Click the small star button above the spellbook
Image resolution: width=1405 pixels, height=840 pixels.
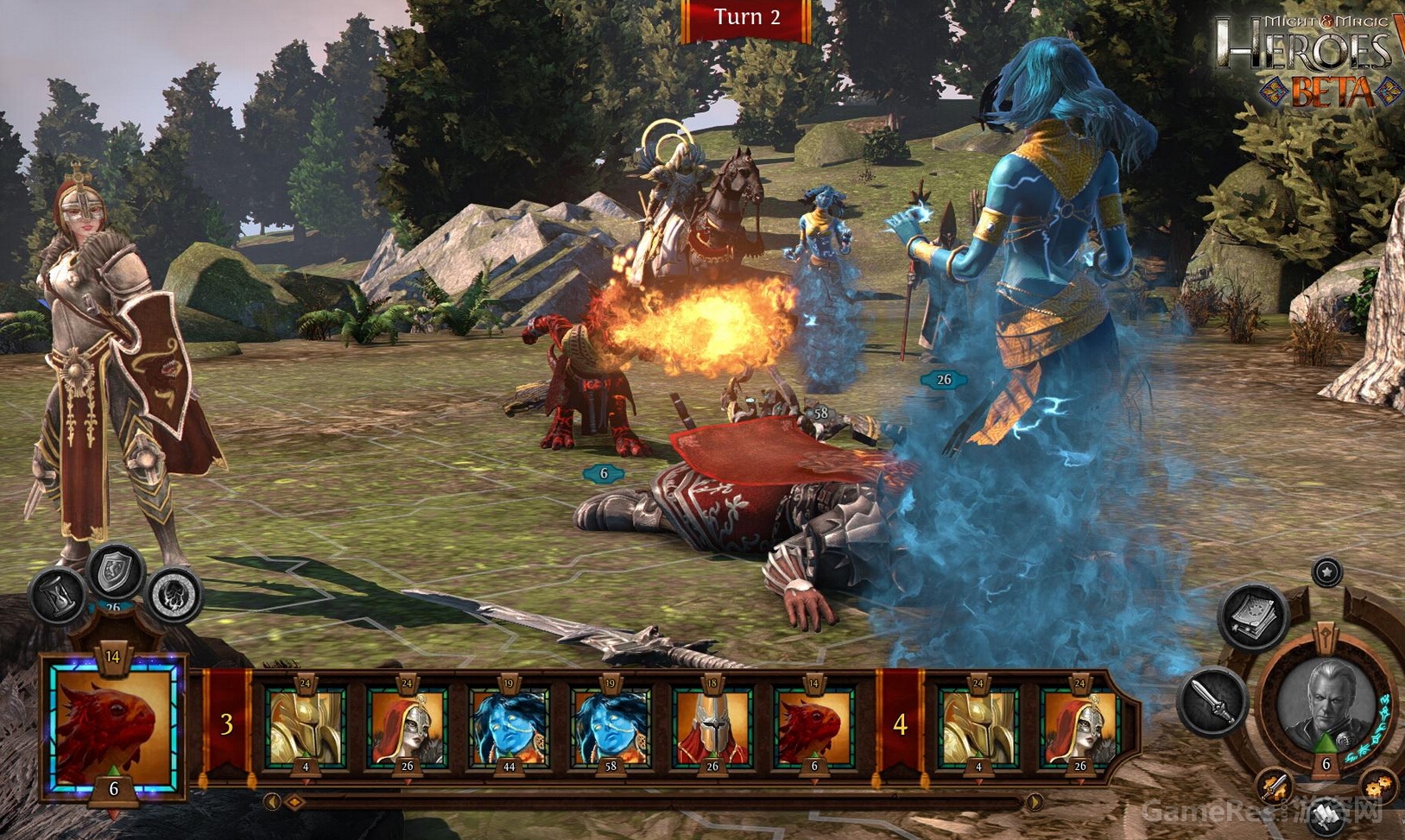click(x=1326, y=572)
